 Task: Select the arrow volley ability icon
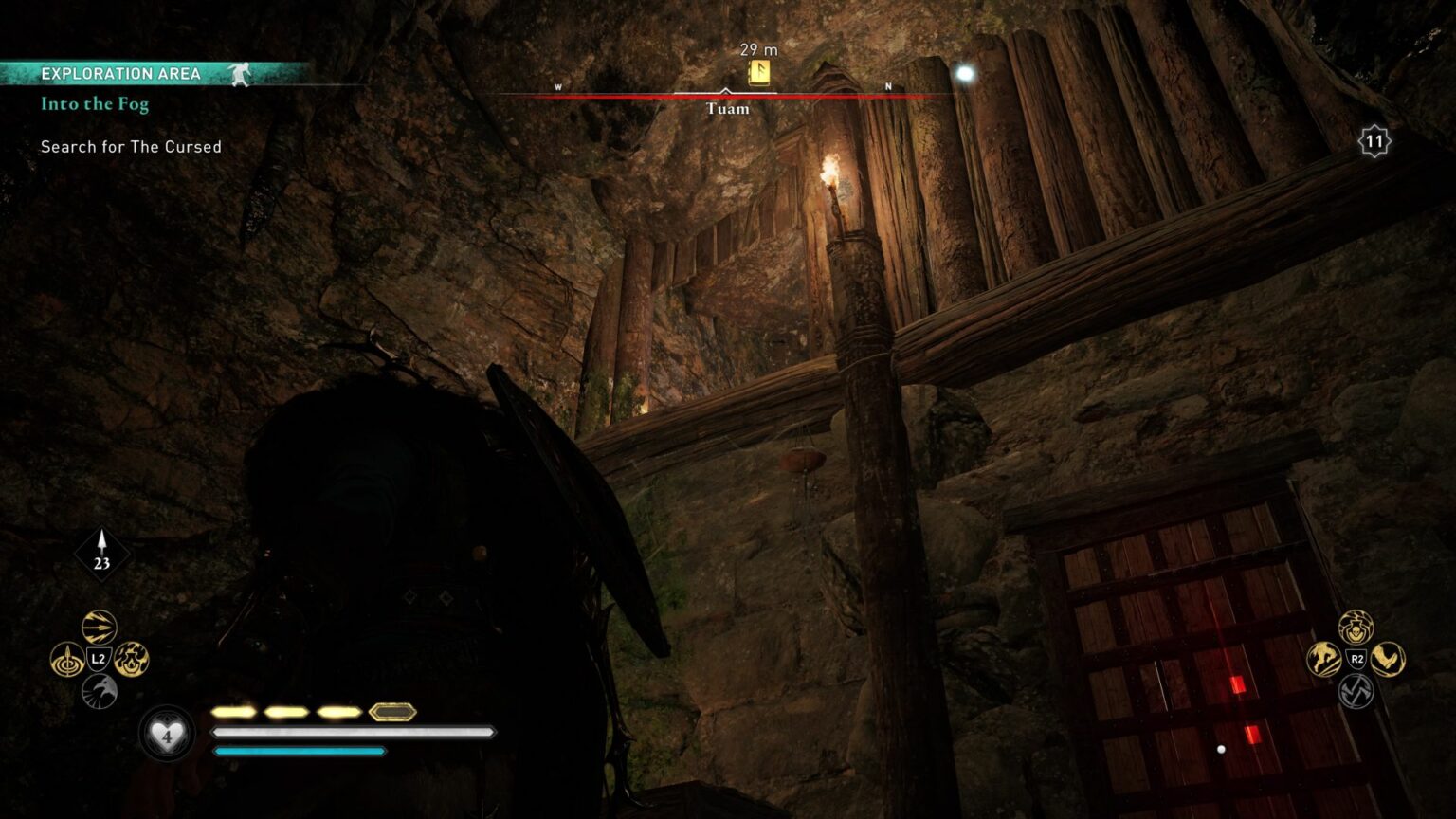pos(99,626)
